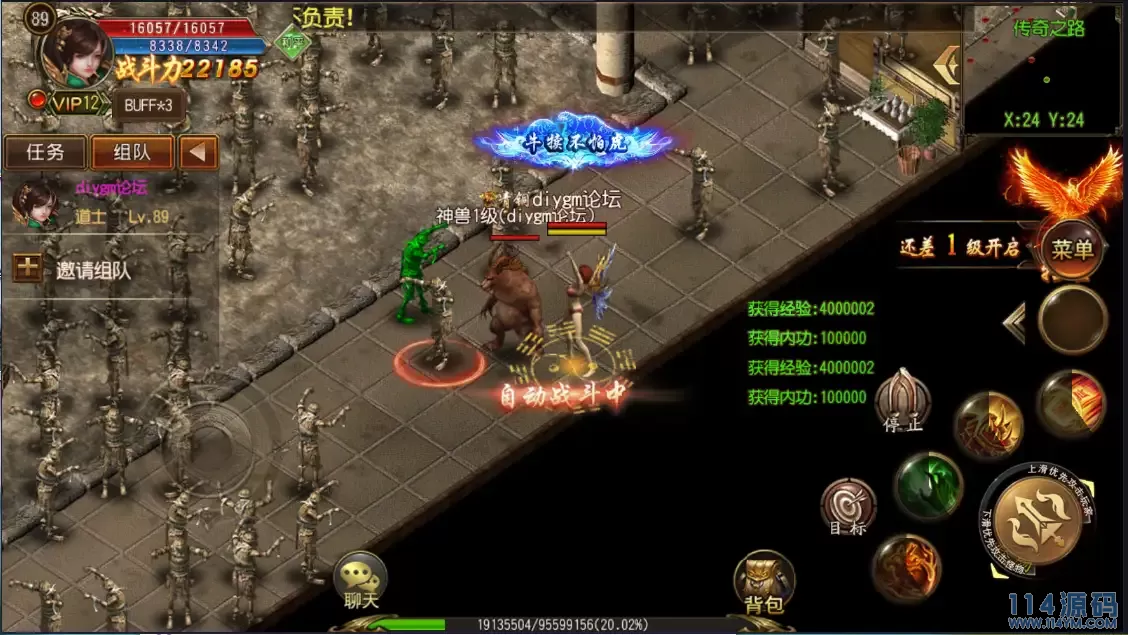
Task: Open the 聊天 chat button
Action: pos(359,582)
